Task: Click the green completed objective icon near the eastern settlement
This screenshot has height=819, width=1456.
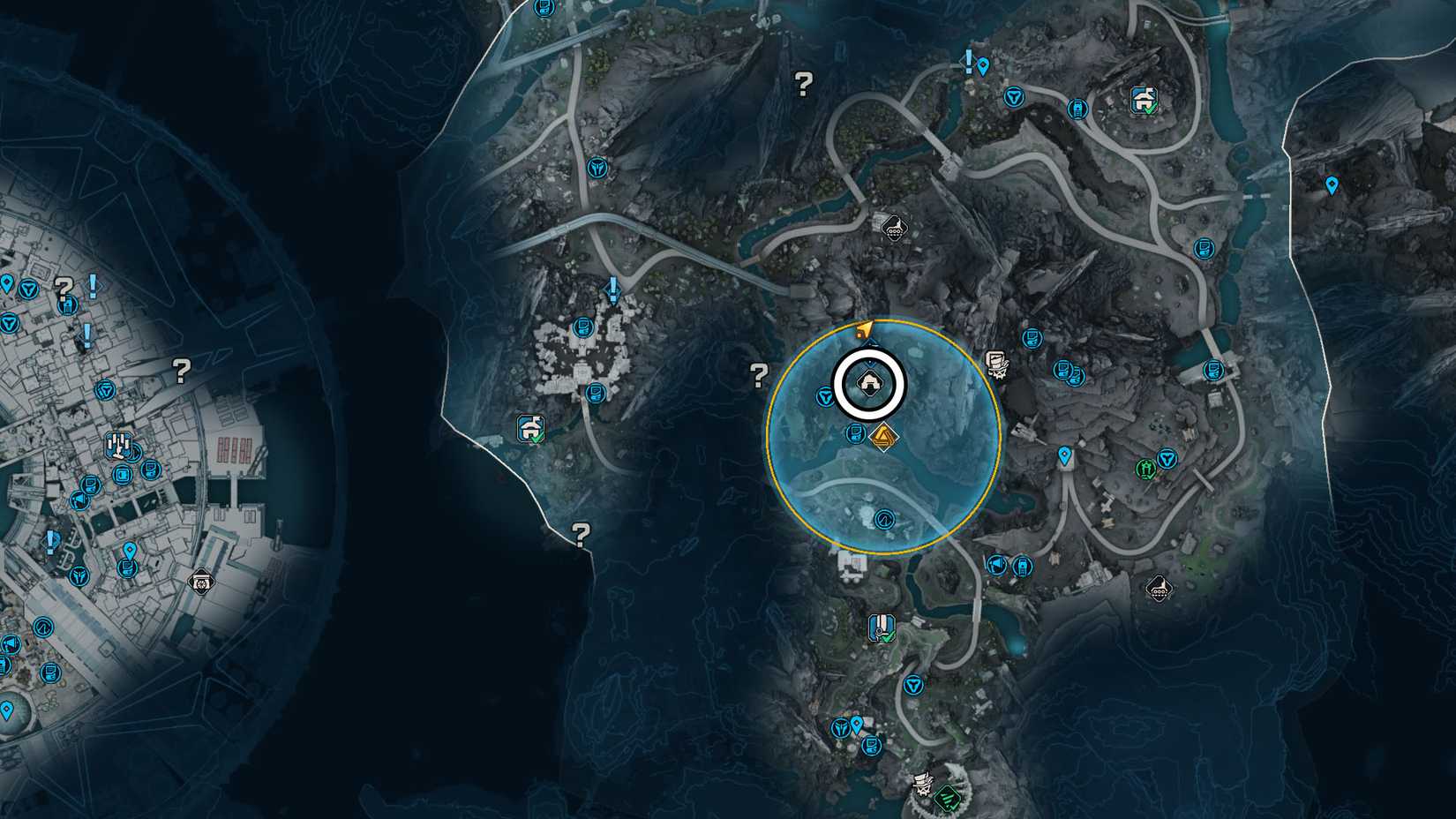Action: (1145, 470)
